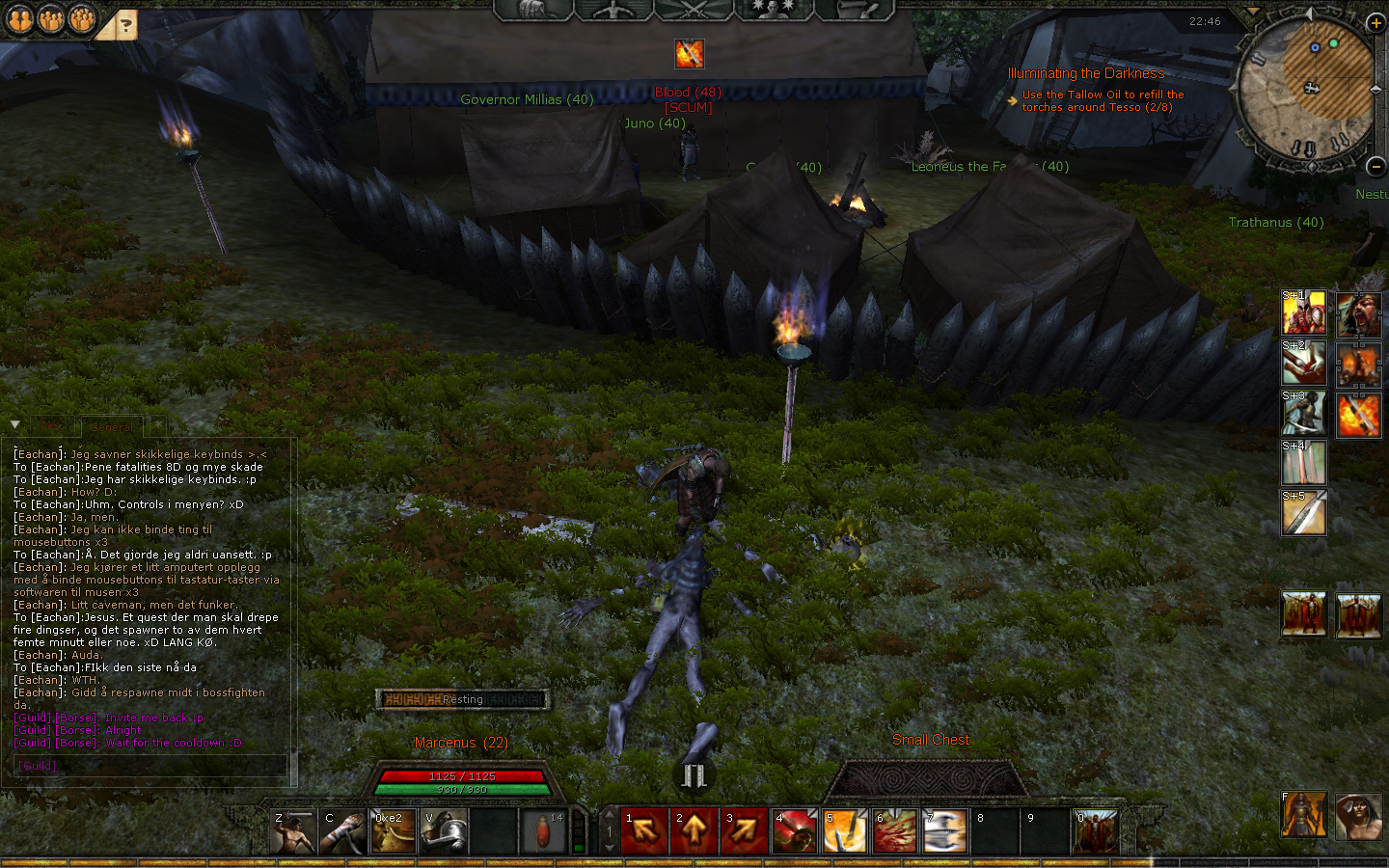Use the golden blade ability in slot 5
The height and width of the screenshot is (868, 1389).
point(845,831)
